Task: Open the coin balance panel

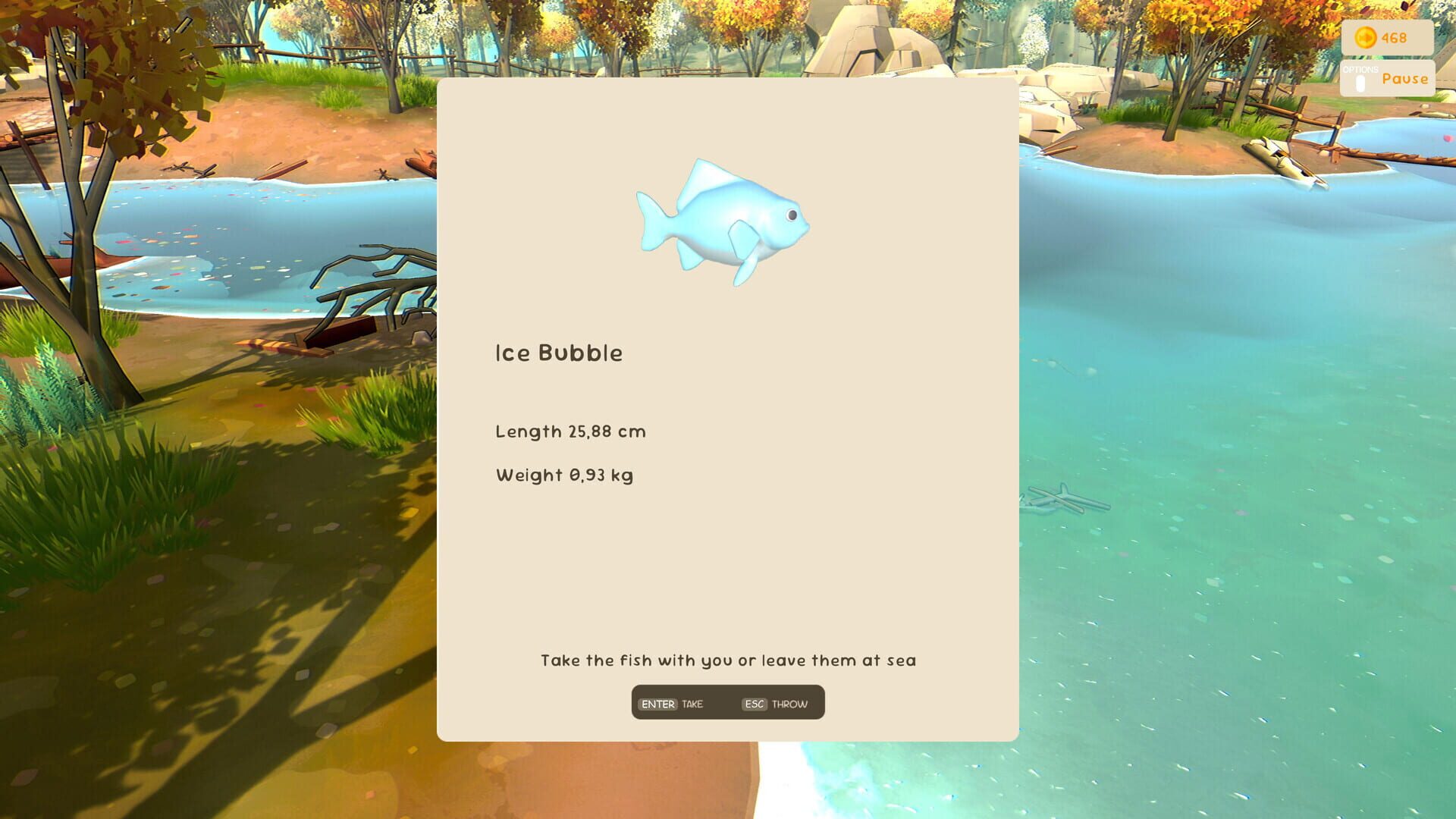Action: pos(1385,38)
